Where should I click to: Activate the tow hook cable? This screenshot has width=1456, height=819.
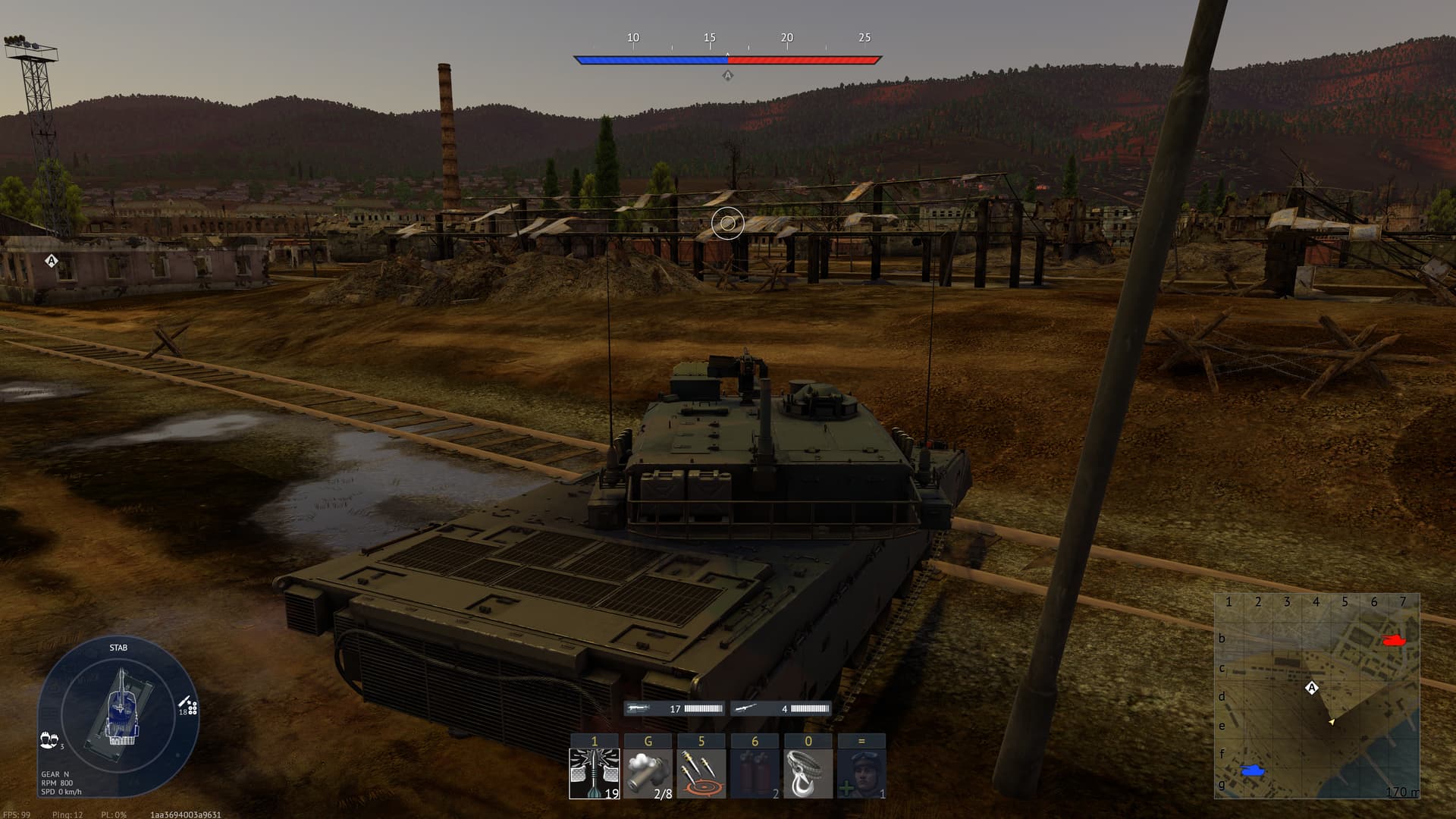(x=808, y=773)
